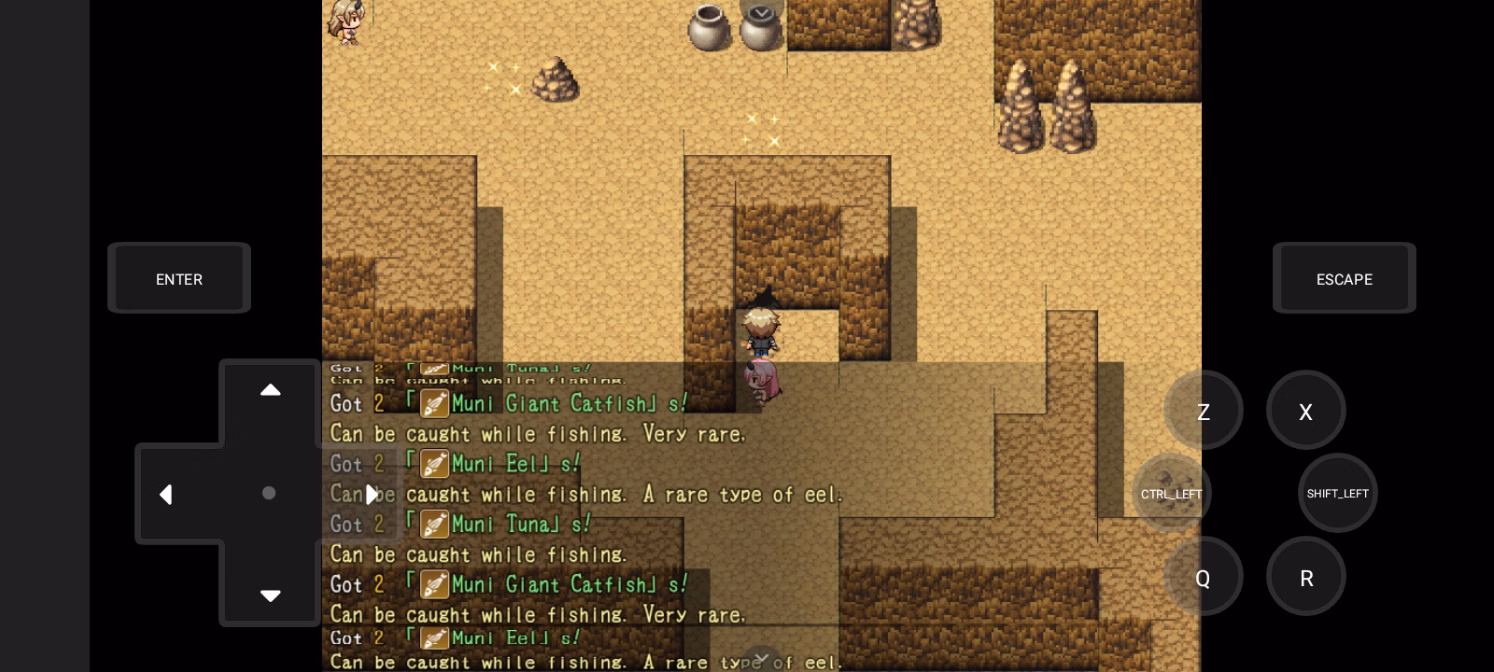Tap the CTRL_LEFT overlay button
This screenshot has width=1494, height=672.
(x=1171, y=493)
